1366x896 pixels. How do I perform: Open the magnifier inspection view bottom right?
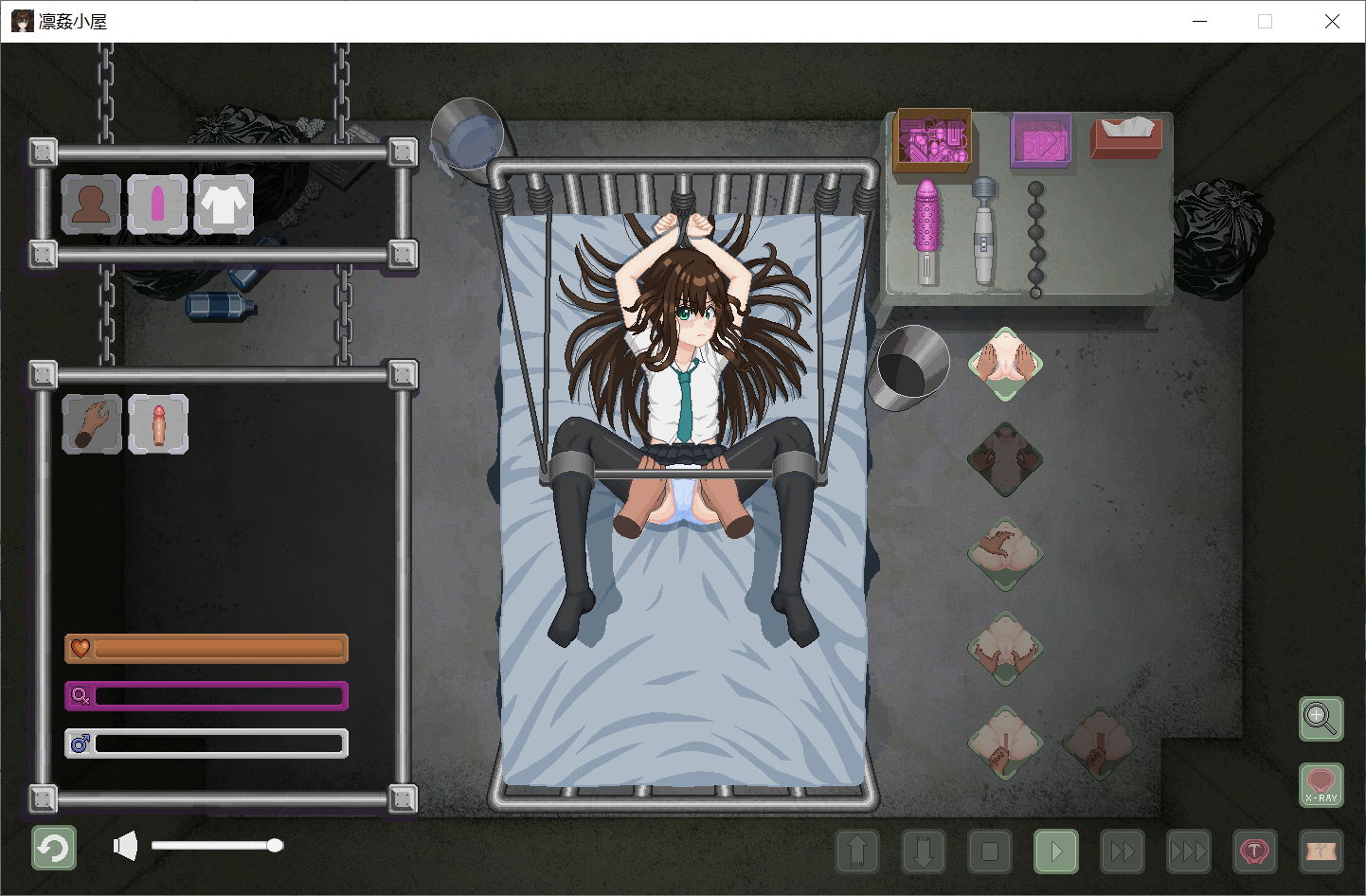tap(1321, 719)
